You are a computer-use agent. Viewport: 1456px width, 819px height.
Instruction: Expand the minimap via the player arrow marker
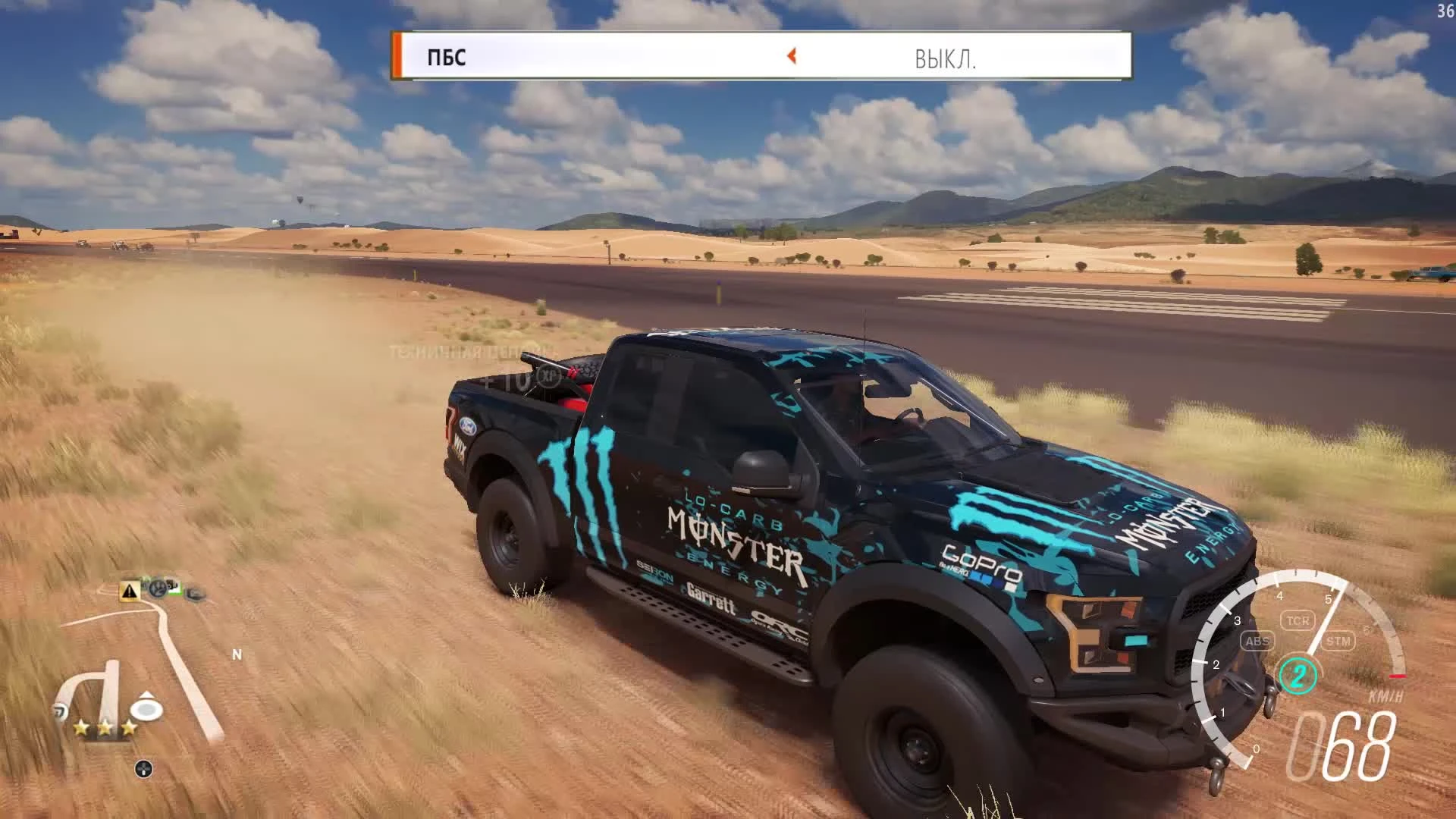[x=146, y=708]
